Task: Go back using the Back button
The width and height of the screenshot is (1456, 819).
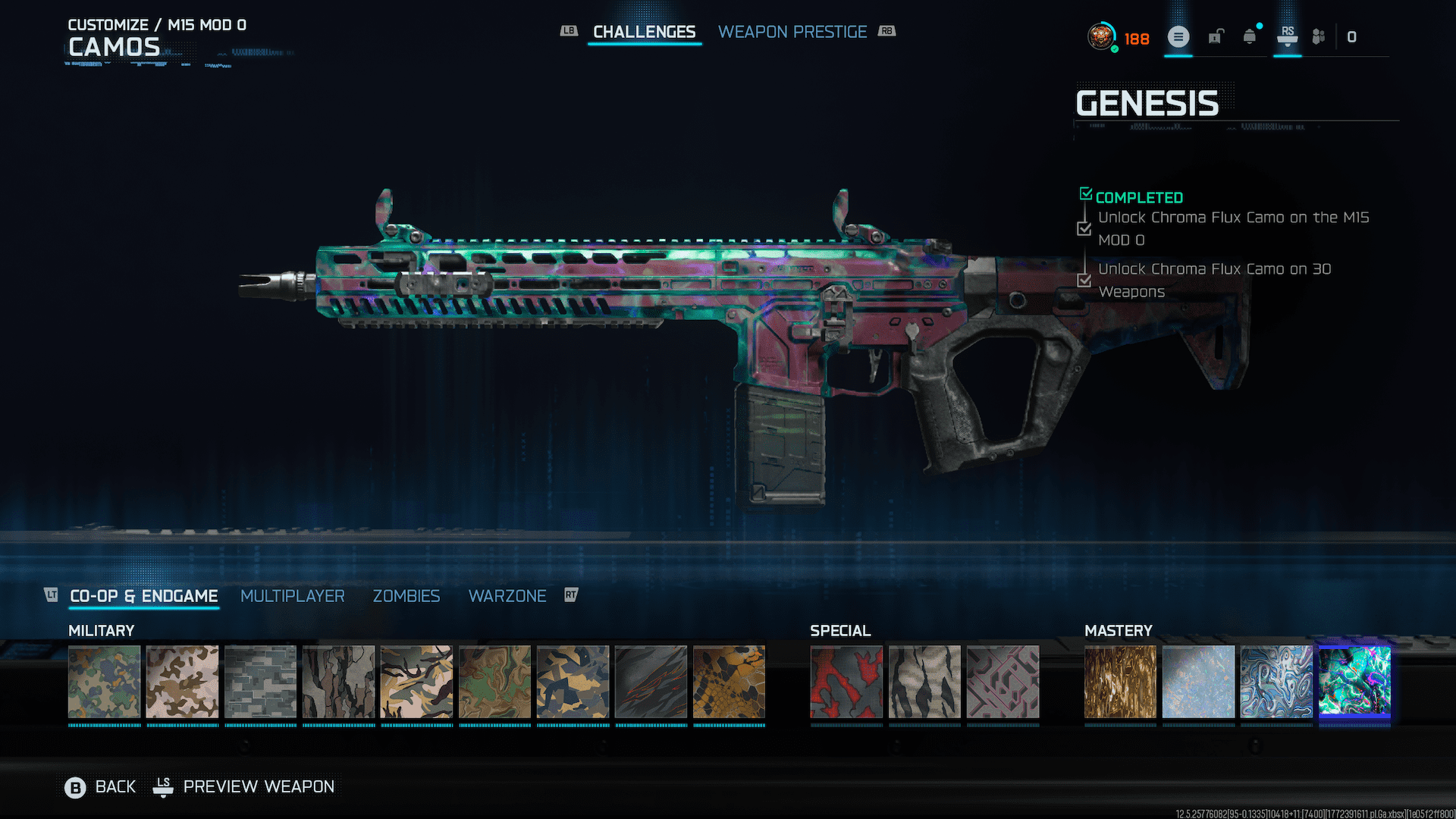Action: click(x=101, y=787)
